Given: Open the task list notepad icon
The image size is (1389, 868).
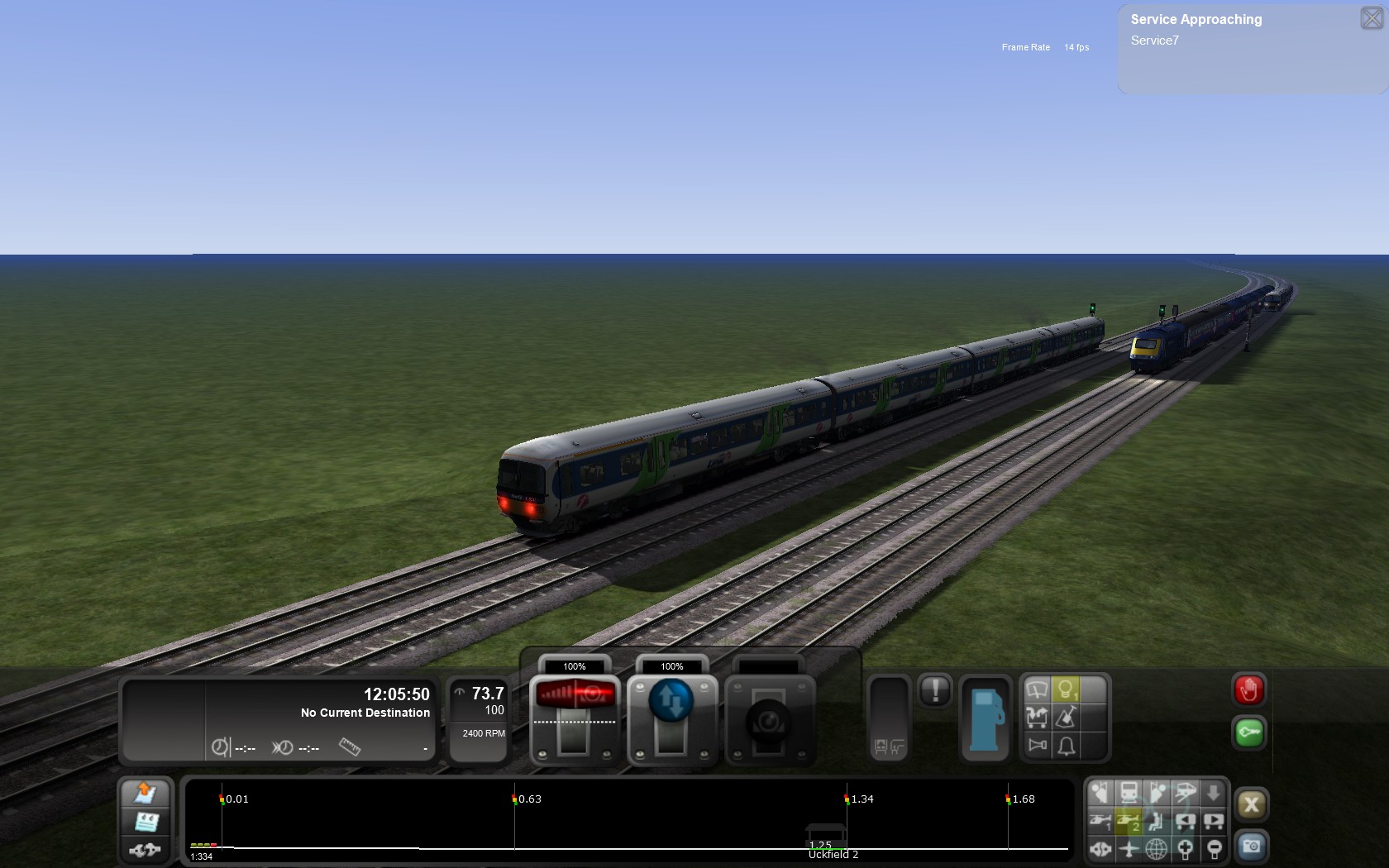Looking at the screenshot, I should coord(146,822).
